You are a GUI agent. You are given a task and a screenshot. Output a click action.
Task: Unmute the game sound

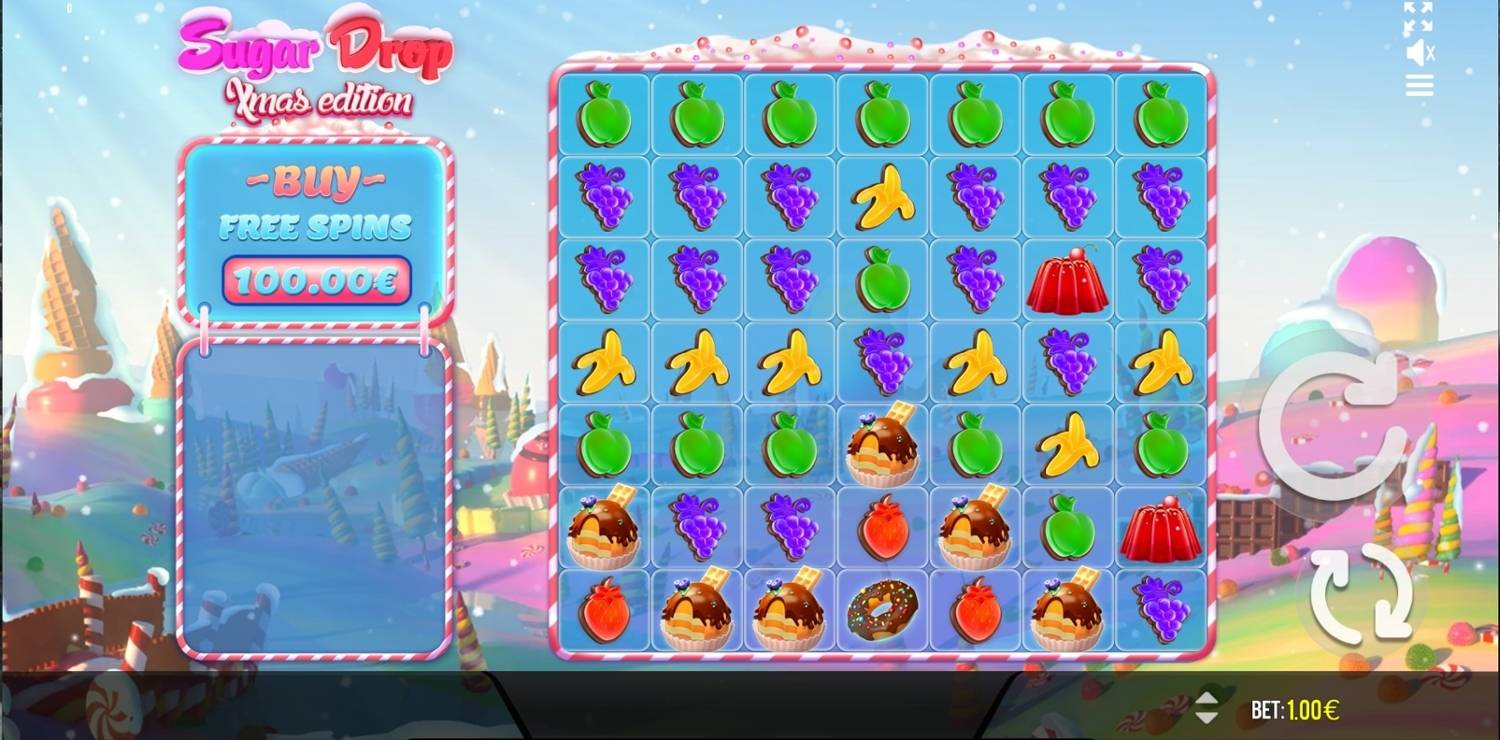click(x=1420, y=52)
